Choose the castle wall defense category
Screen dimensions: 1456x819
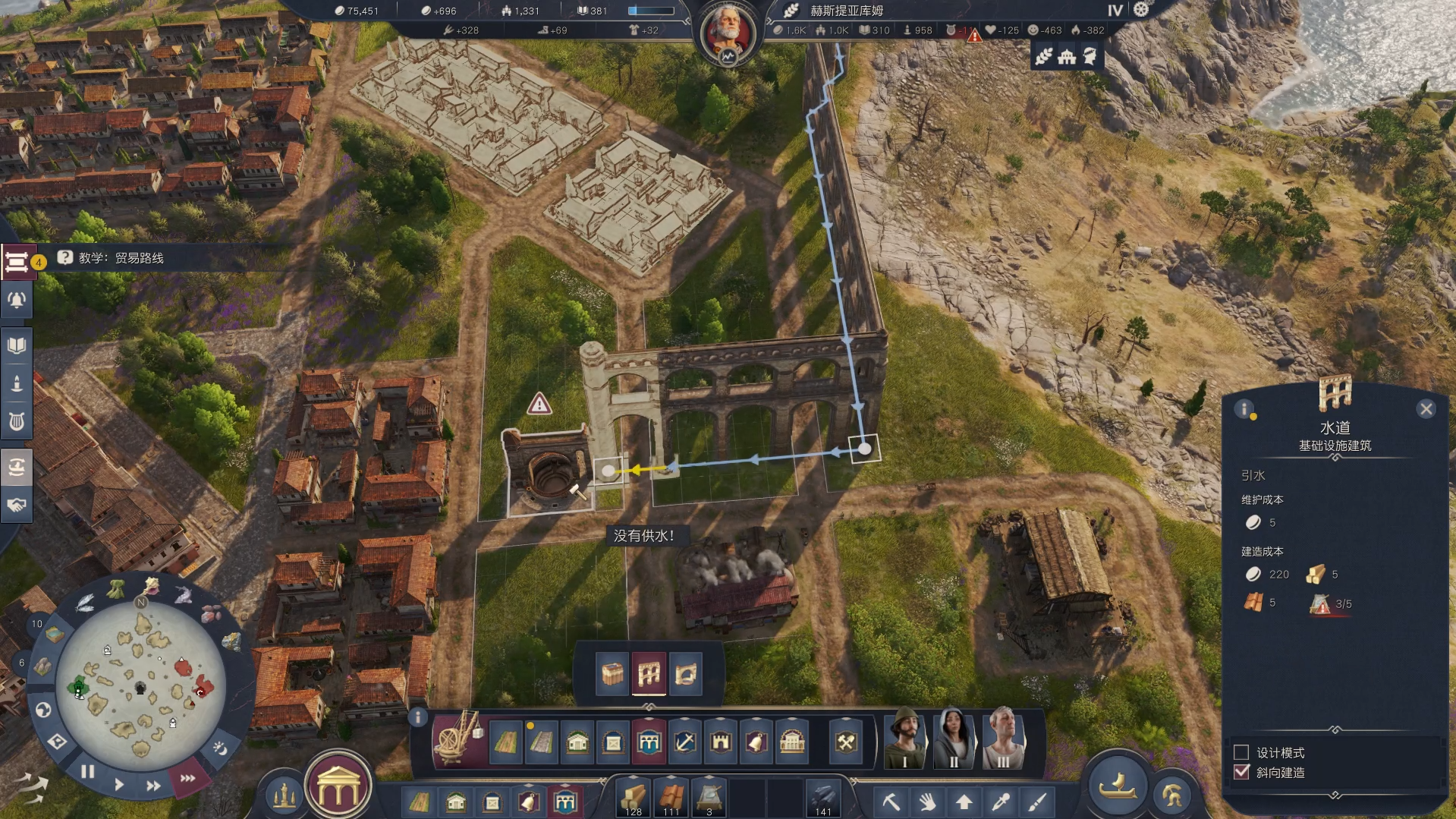tap(720, 742)
